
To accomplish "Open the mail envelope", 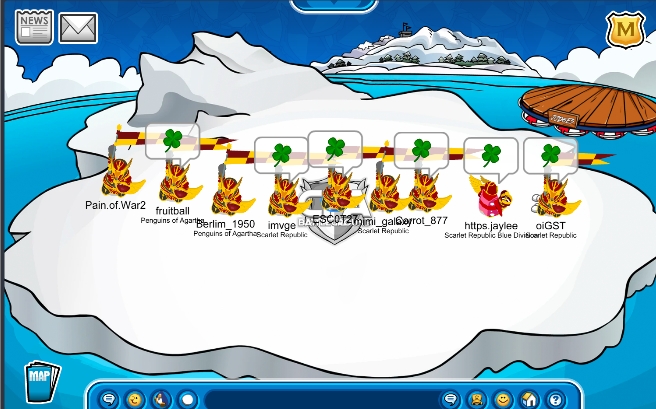I will tap(77, 26).
